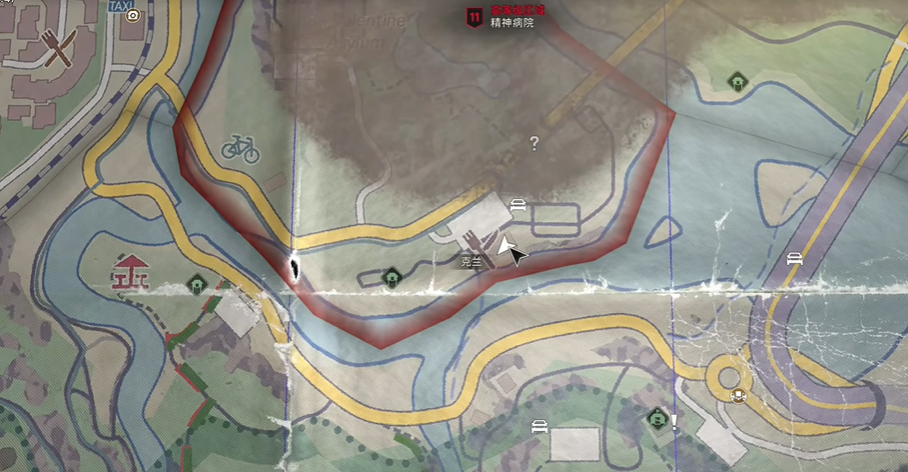The width and height of the screenshot is (908, 472).
Task: Select the green house marker beside the red shrine
Action: 196,284
